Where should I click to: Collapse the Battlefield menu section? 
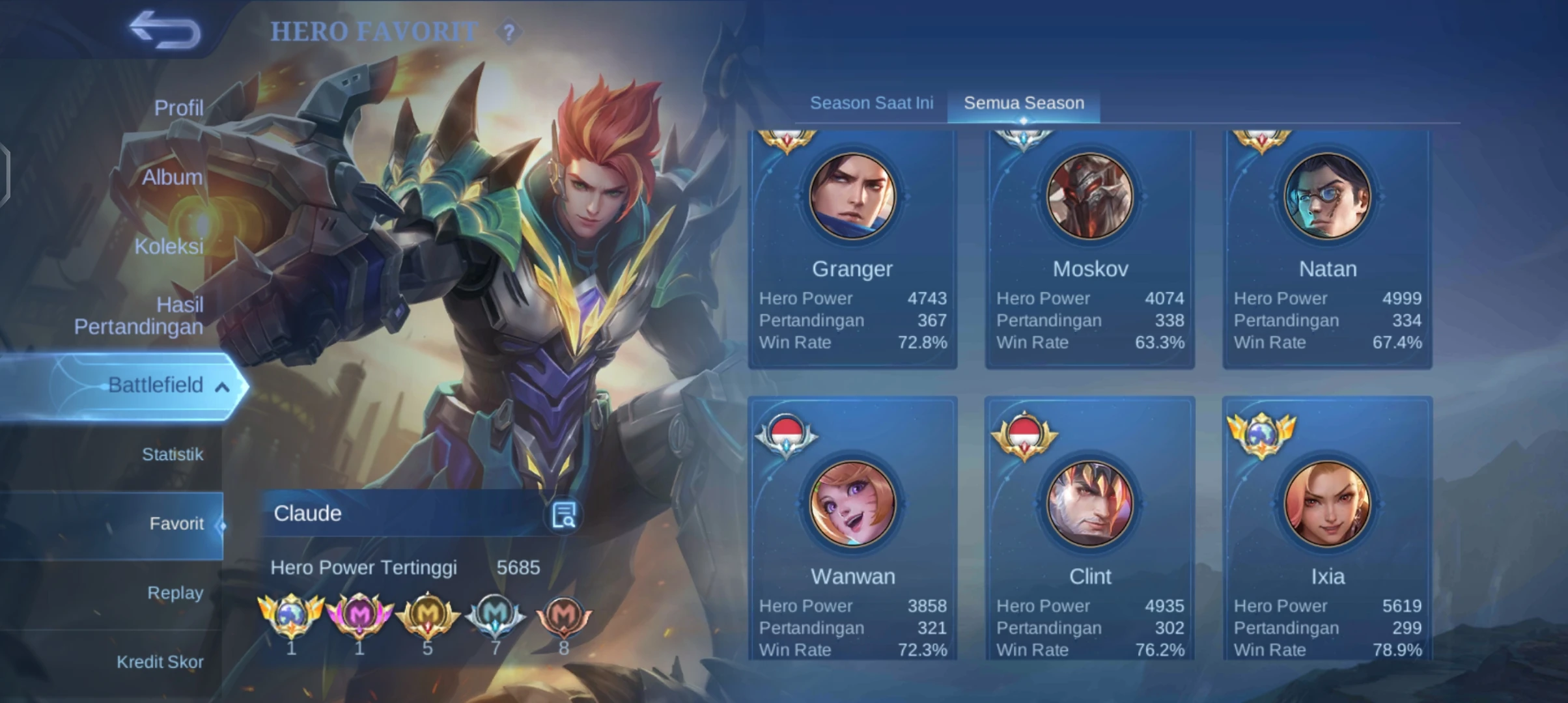tap(221, 387)
